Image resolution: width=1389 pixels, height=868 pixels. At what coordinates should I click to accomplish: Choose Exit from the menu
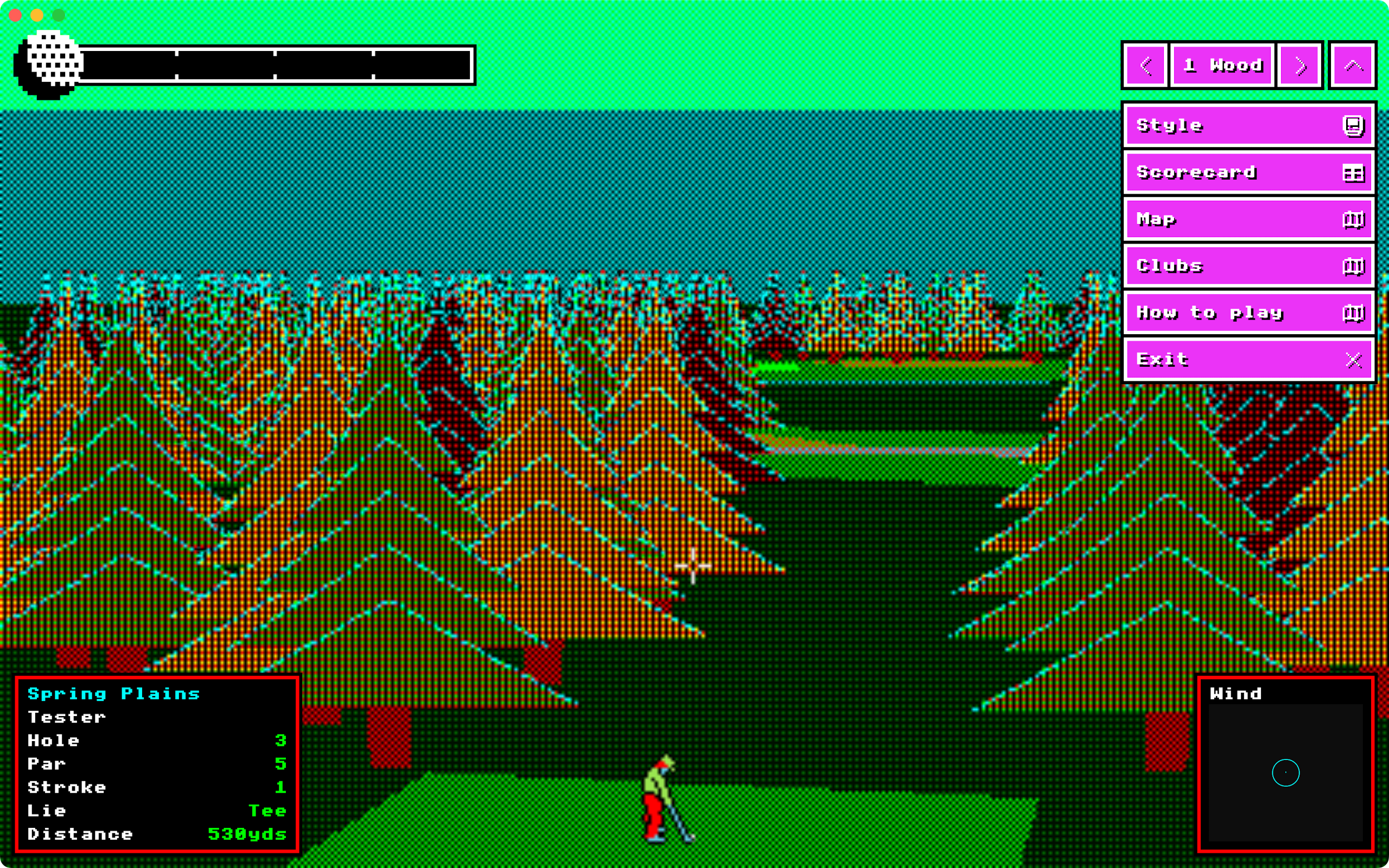pos(1248,360)
